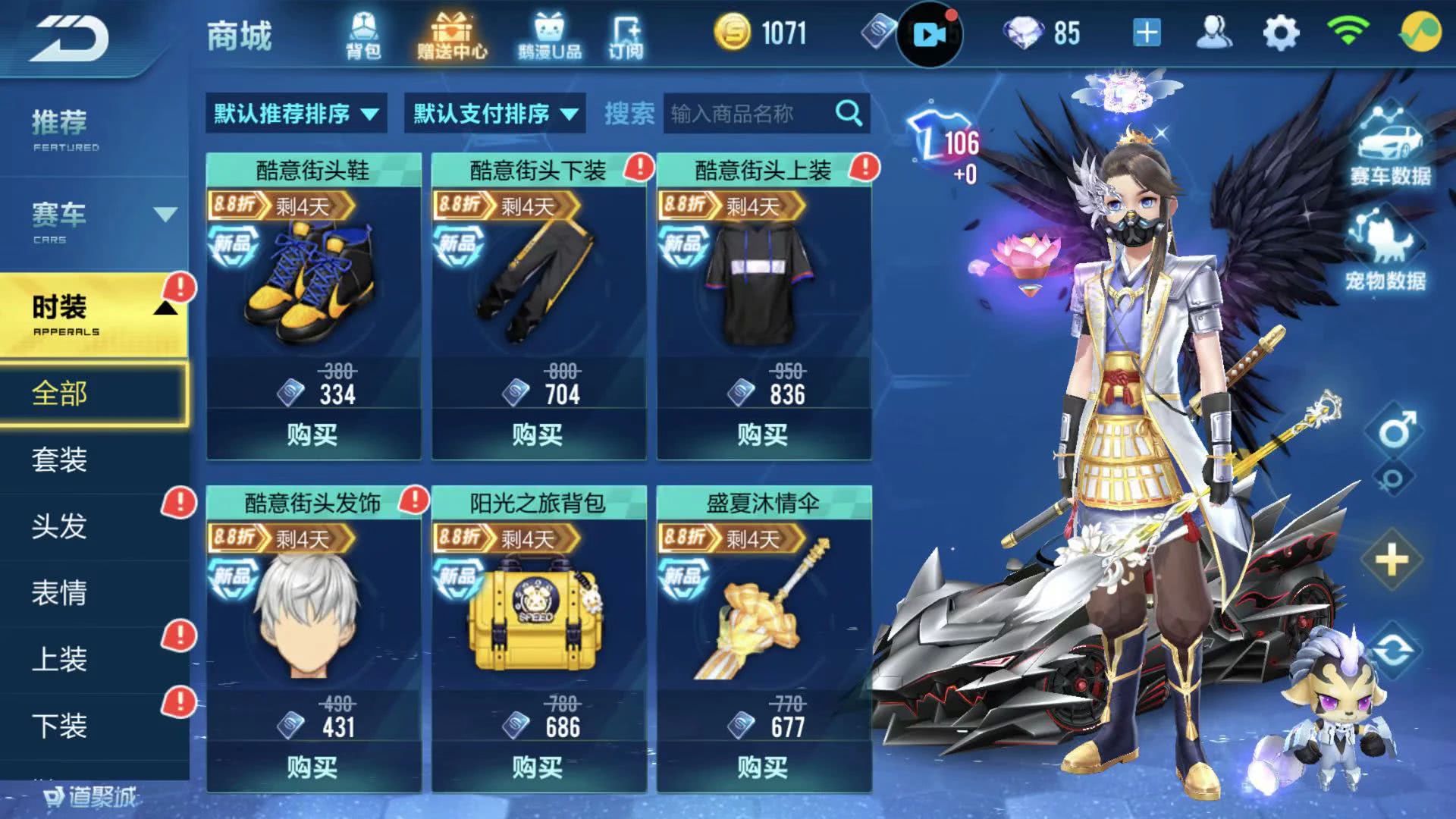Open 赛车数据 car data panel

(1389, 148)
